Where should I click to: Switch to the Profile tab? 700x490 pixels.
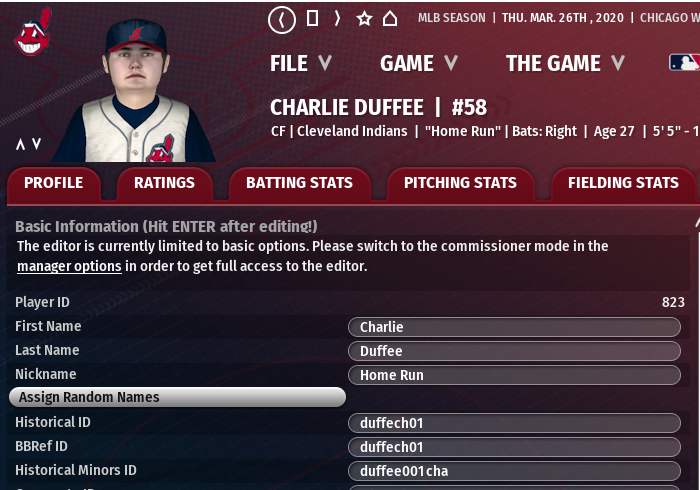(x=53, y=183)
